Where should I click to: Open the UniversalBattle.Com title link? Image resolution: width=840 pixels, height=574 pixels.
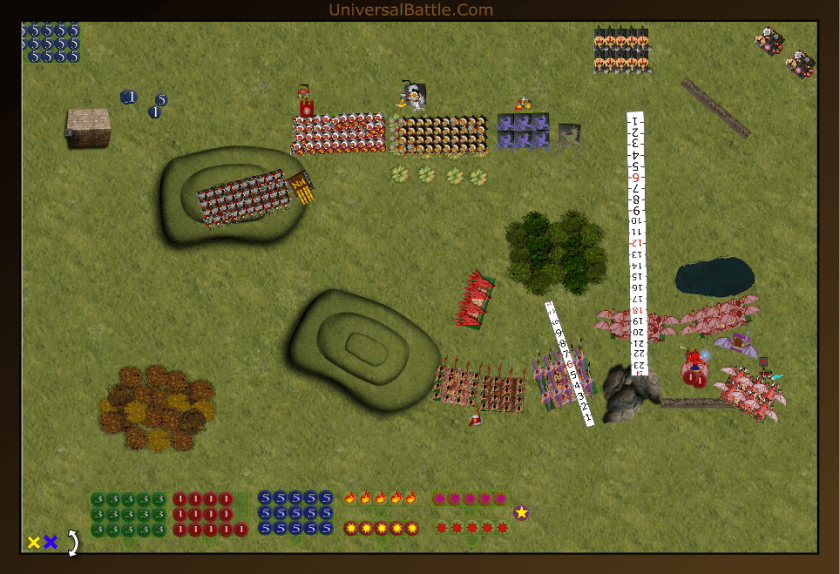coord(410,10)
